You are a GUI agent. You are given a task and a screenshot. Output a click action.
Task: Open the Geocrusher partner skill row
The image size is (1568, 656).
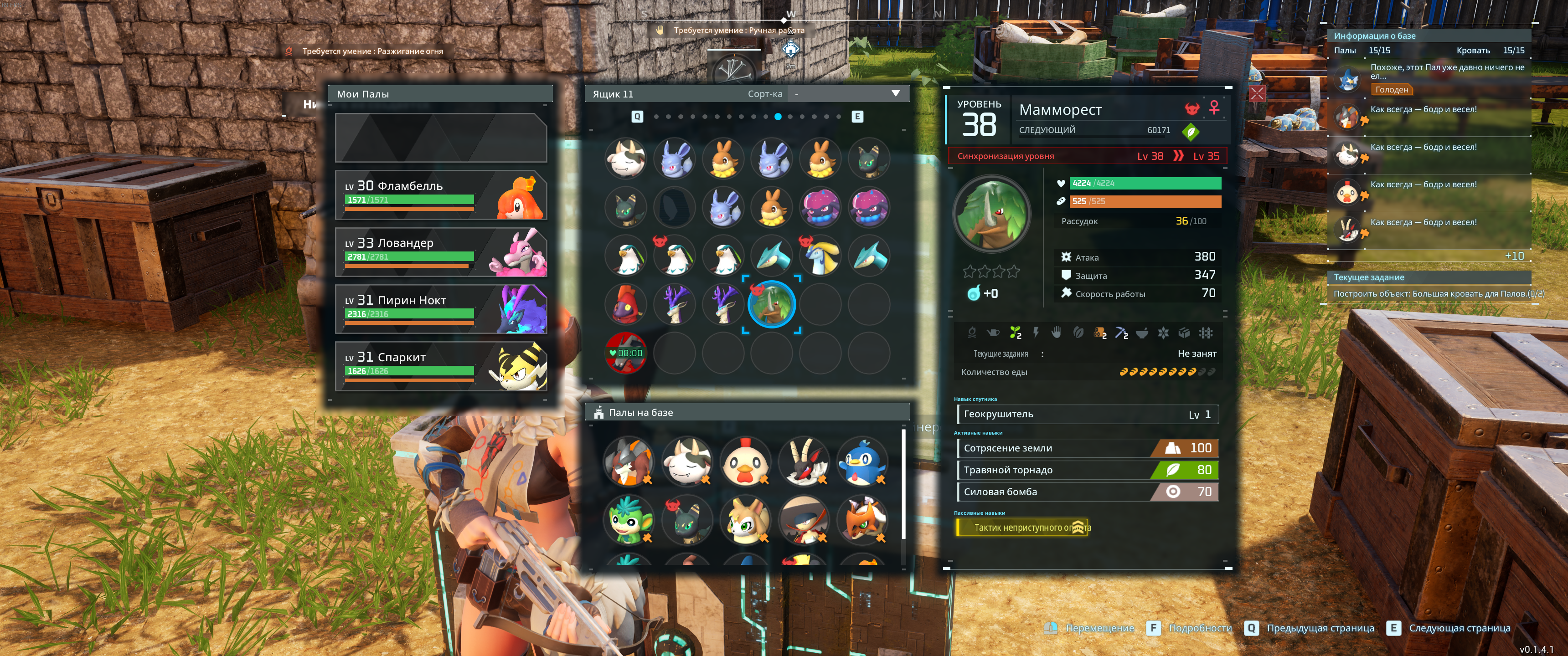pyautogui.click(x=1087, y=415)
